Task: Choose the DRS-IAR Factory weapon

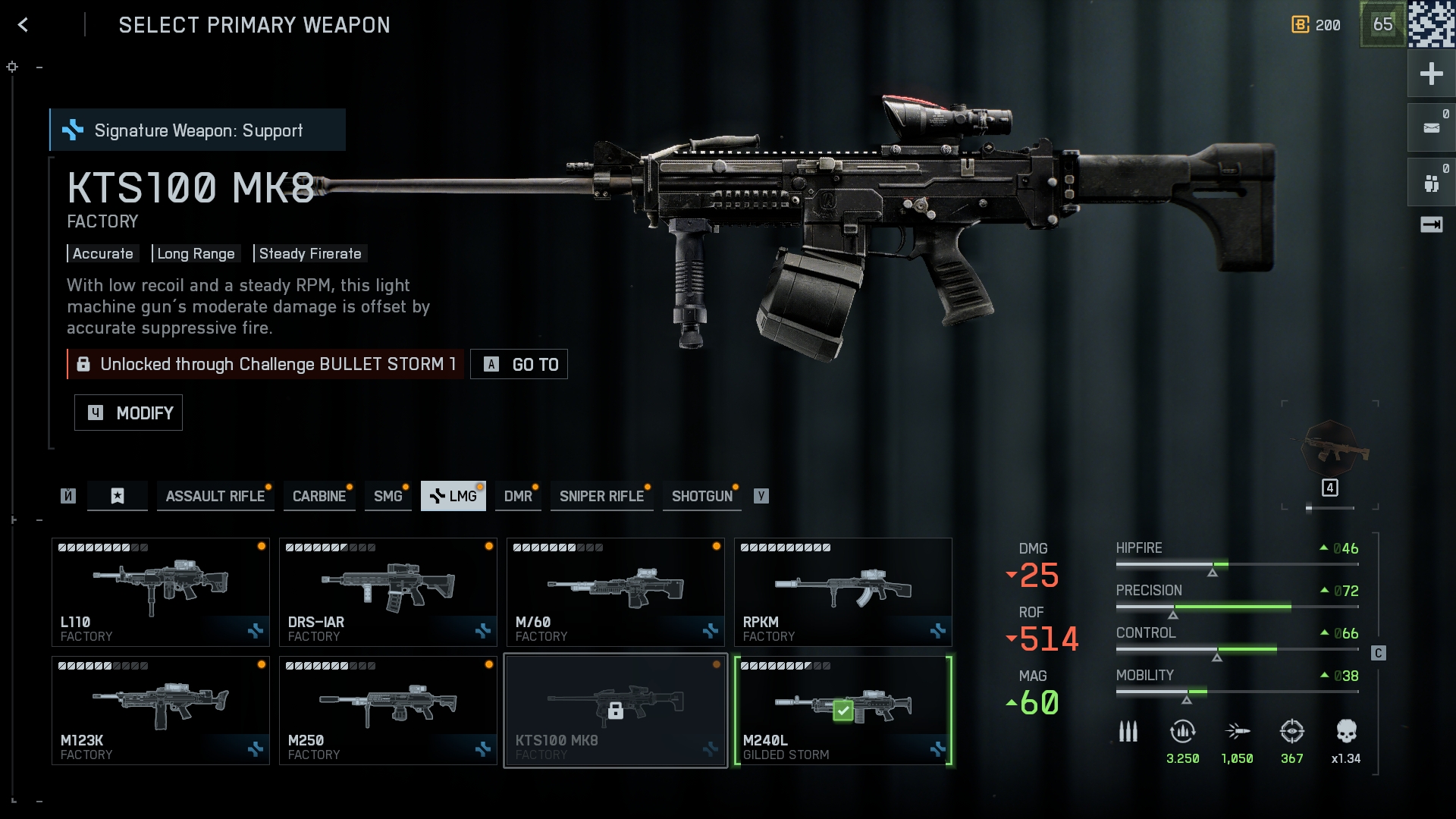Action: pos(388,592)
